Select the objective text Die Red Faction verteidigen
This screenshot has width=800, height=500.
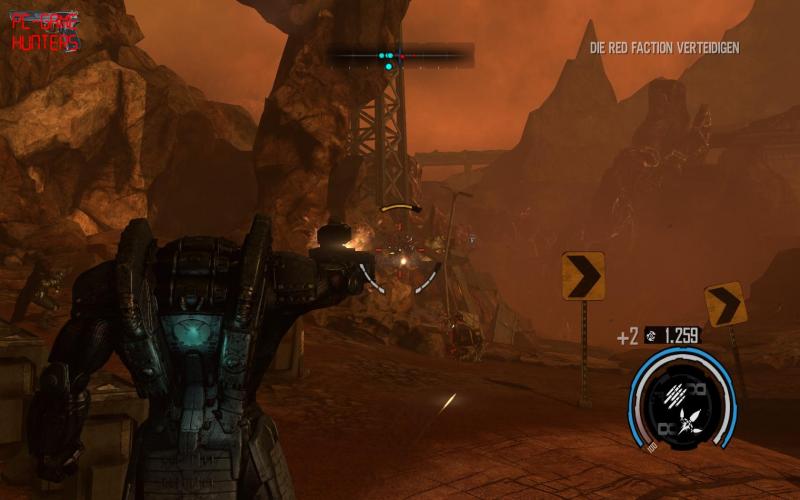pos(664,47)
